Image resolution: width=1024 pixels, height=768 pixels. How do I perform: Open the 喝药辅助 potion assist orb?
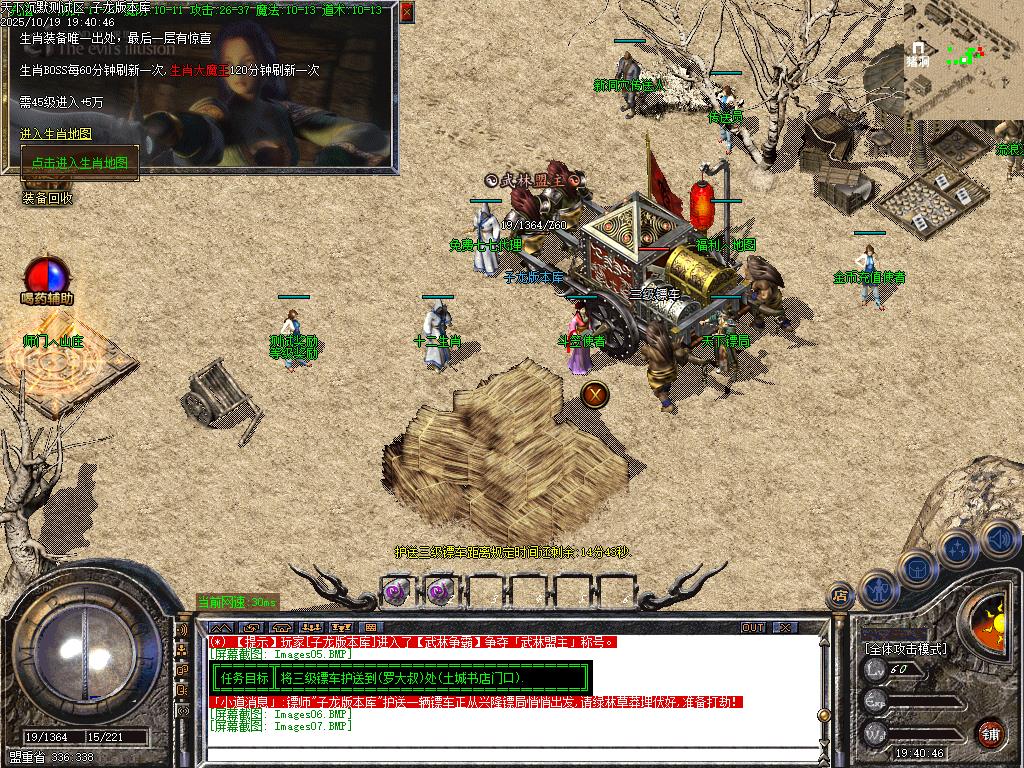point(47,276)
